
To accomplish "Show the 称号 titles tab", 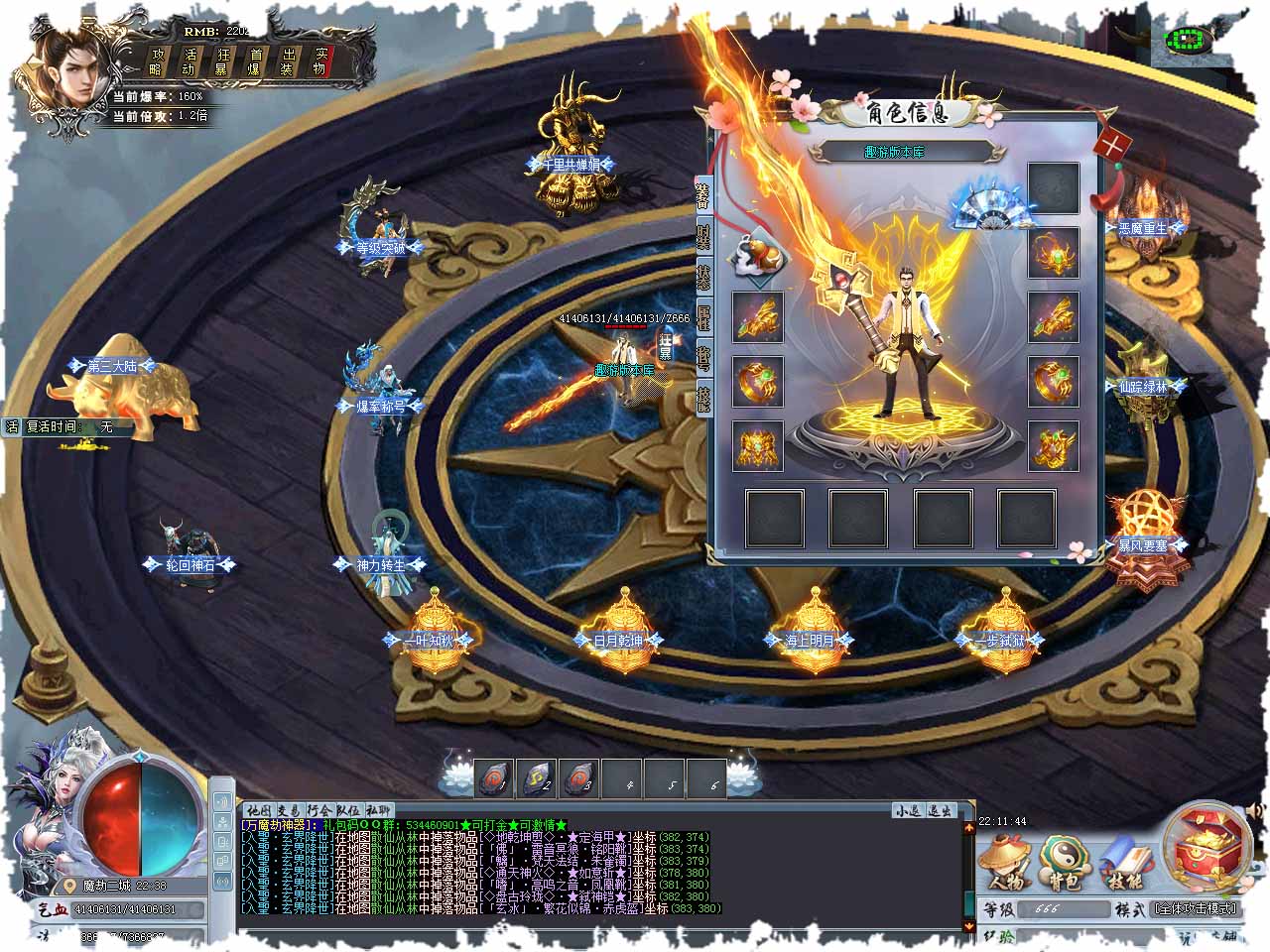I will point(703,357).
